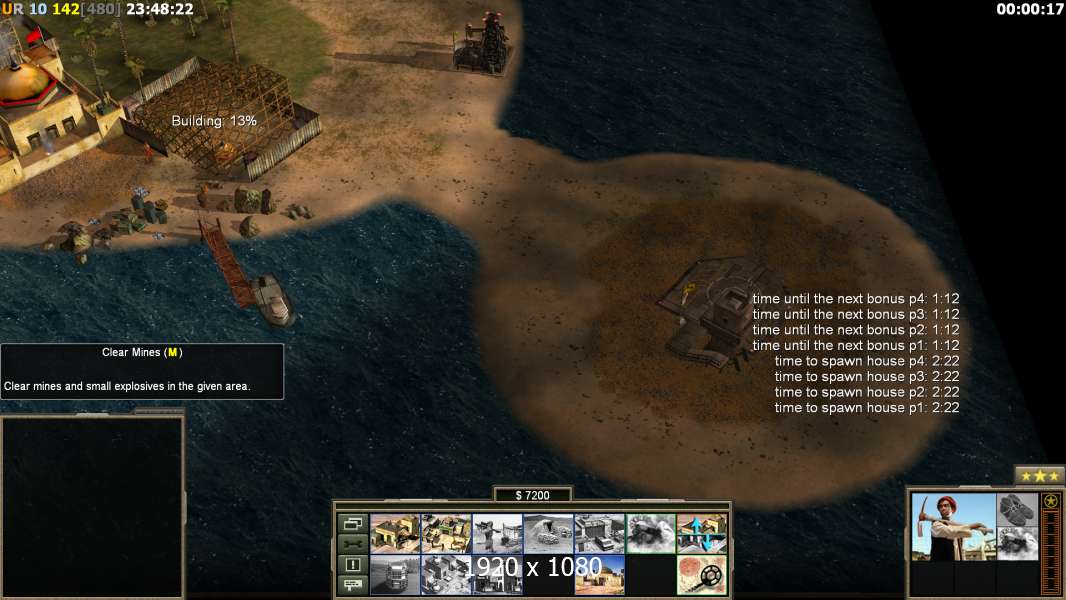
Task: Click the dark minimap panel
Action: [92, 506]
